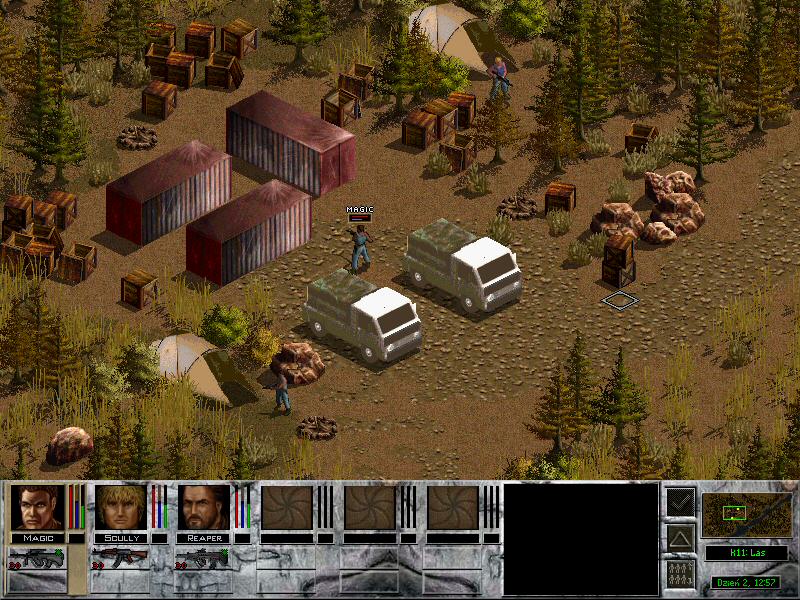
Task: Select Scully's portrait in the team panel
Action: pyautogui.click(x=121, y=508)
